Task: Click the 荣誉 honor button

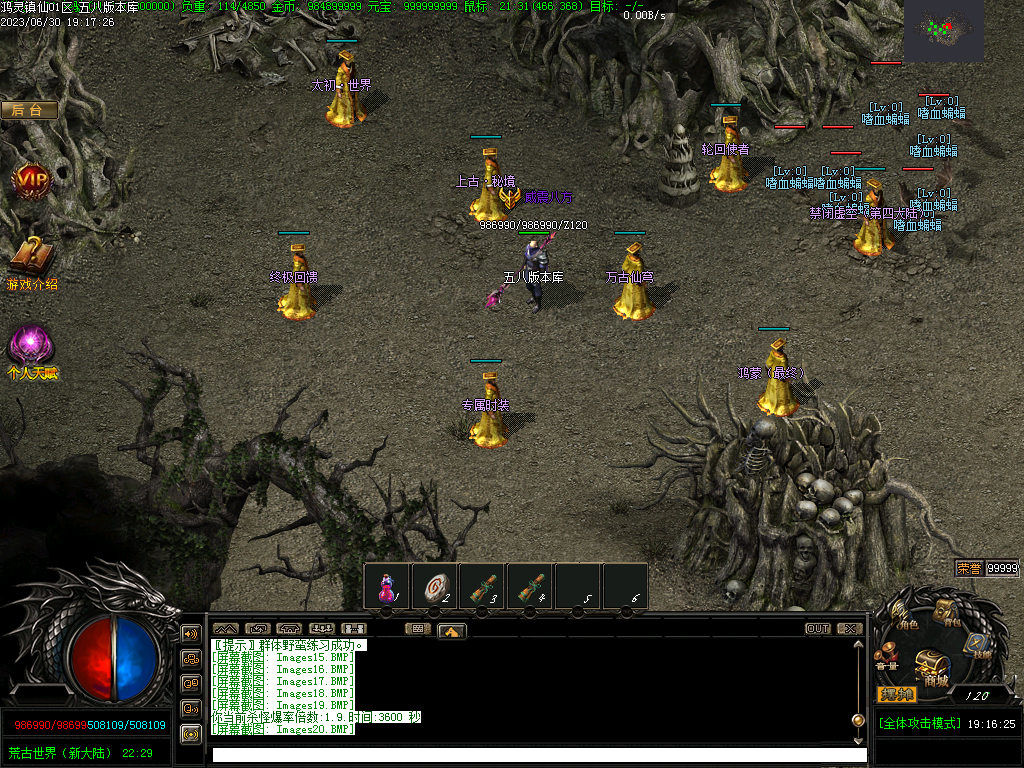Action: coord(968,568)
